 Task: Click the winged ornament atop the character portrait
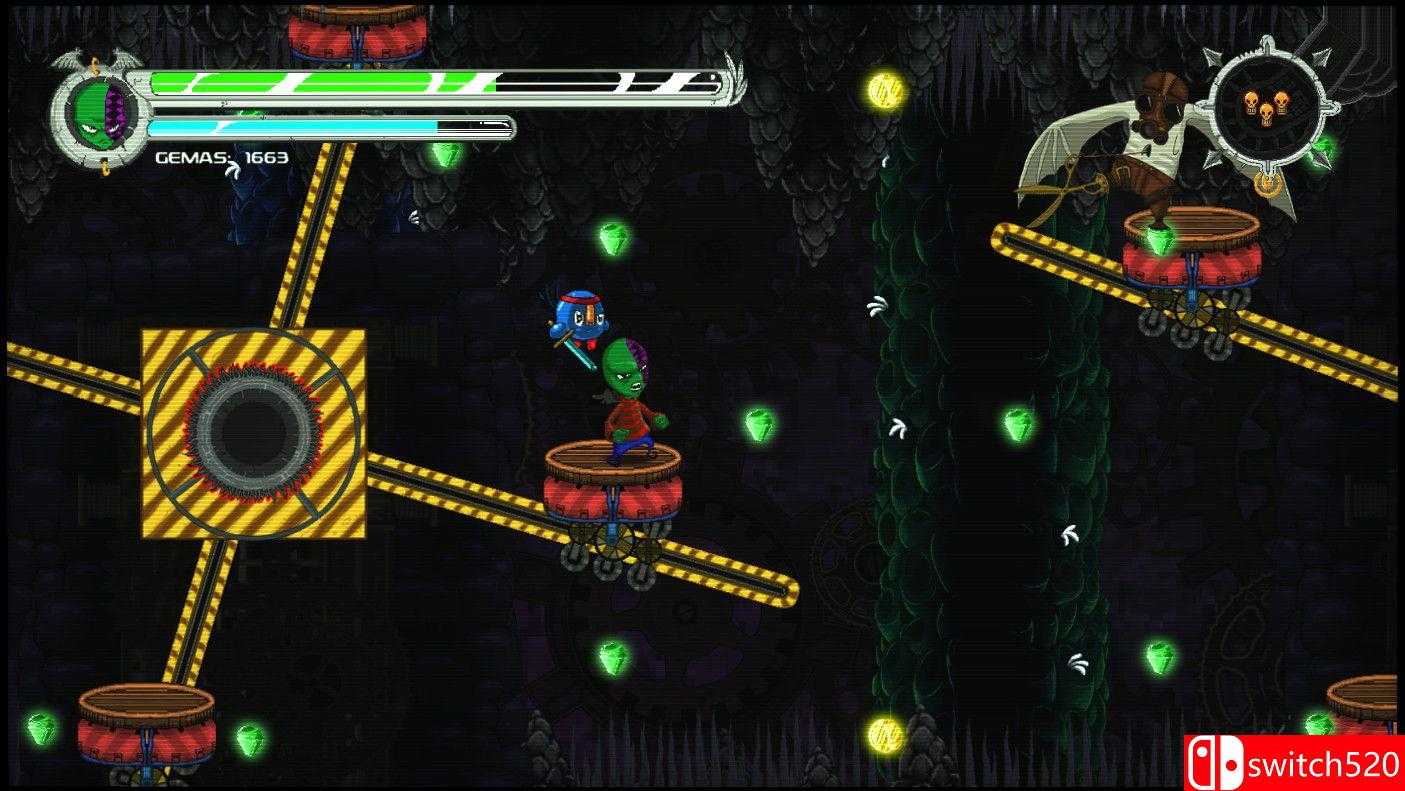coord(95,62)
